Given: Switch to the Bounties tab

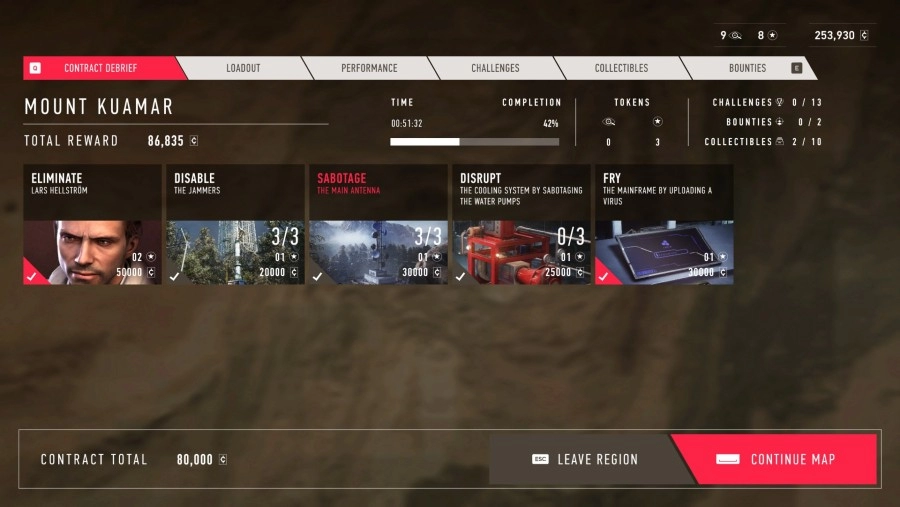Looking at the screenshot, I should (747, 68).
